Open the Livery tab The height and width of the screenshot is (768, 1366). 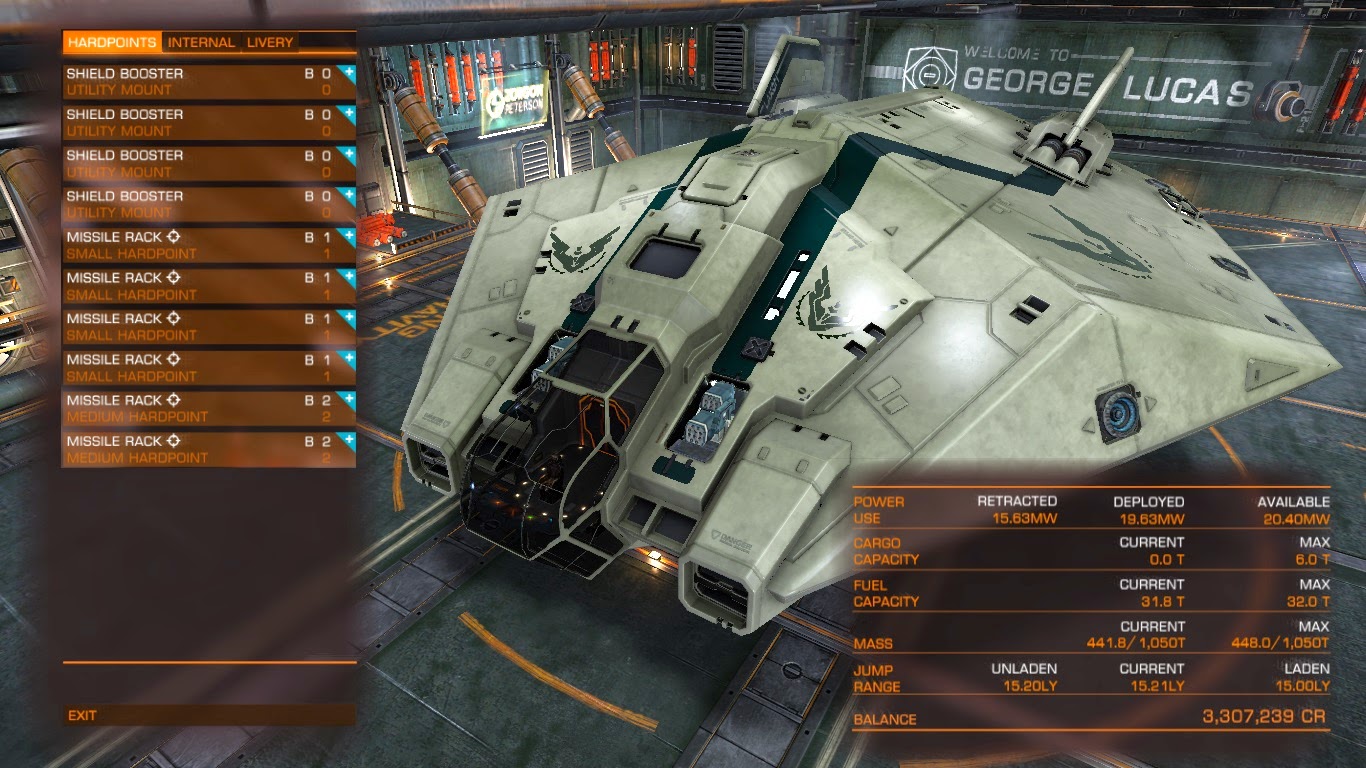[x=270, y=42]
